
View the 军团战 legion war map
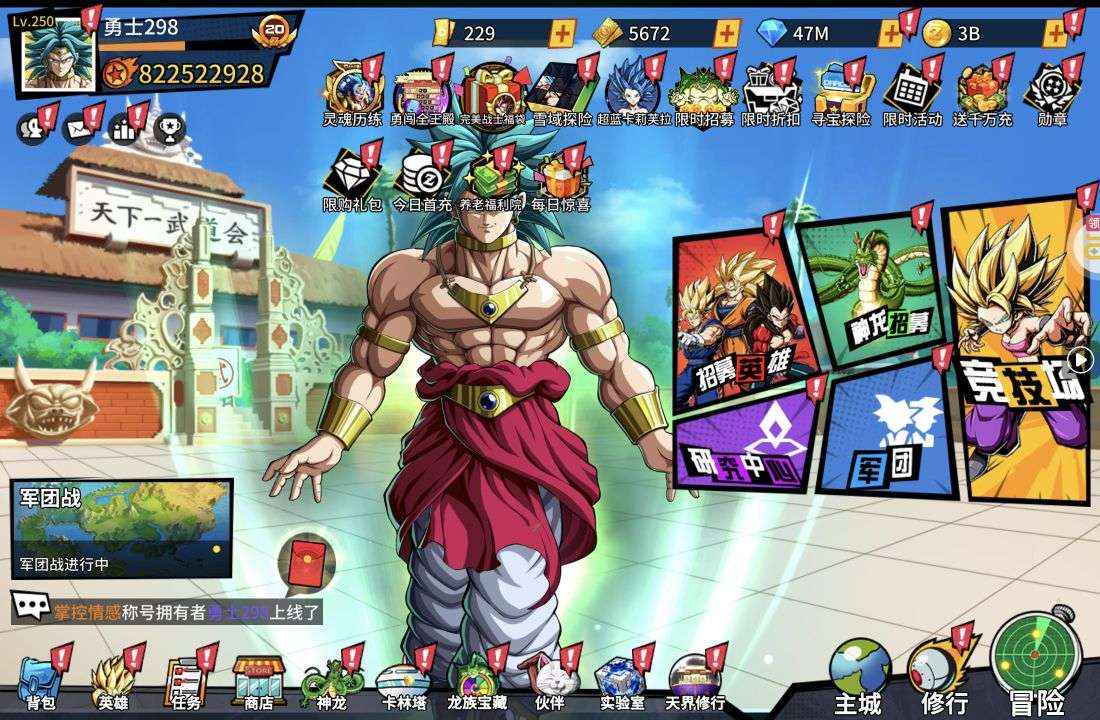point(121,527)
